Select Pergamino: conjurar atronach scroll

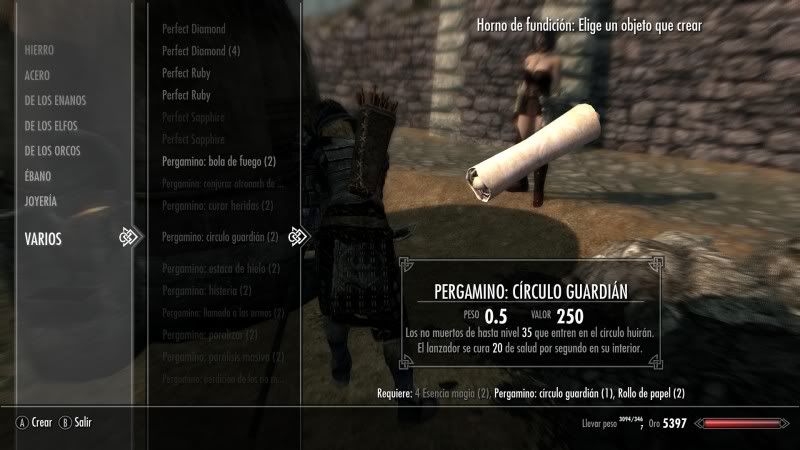pyautogui.click(x=222, y=183)
